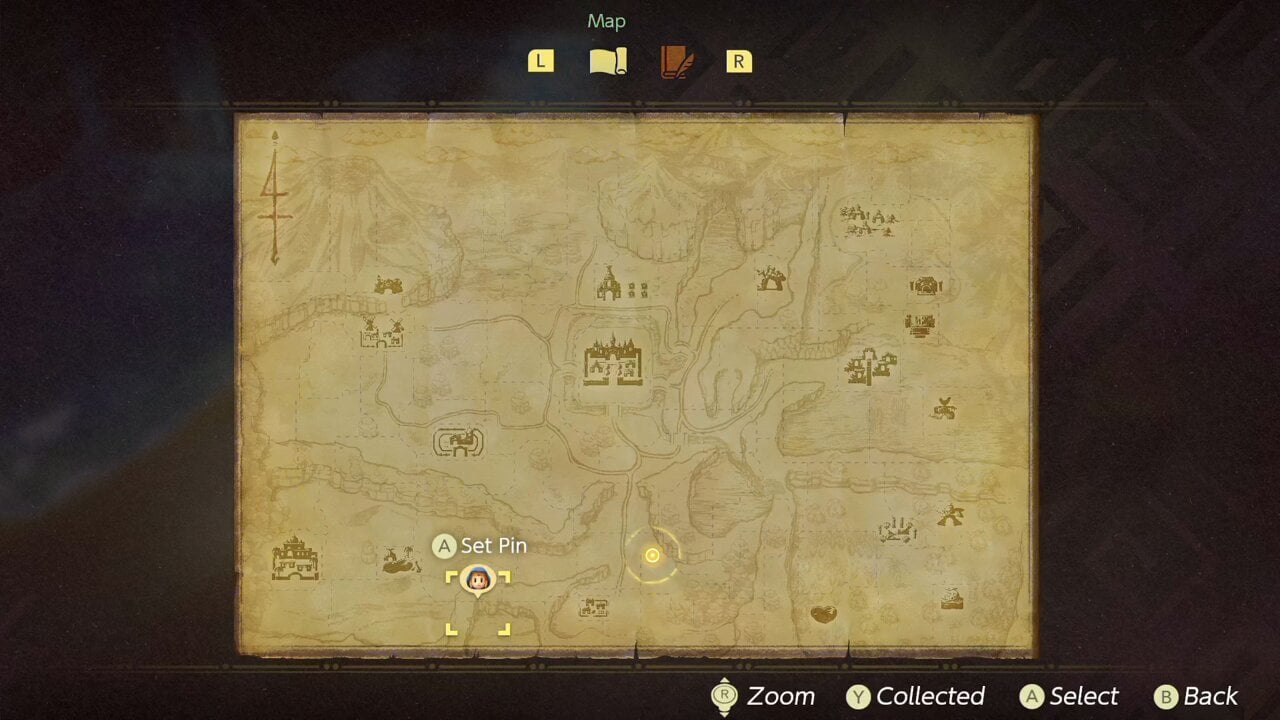Select the desert palace marker
1280x720 pixels.
295,559
